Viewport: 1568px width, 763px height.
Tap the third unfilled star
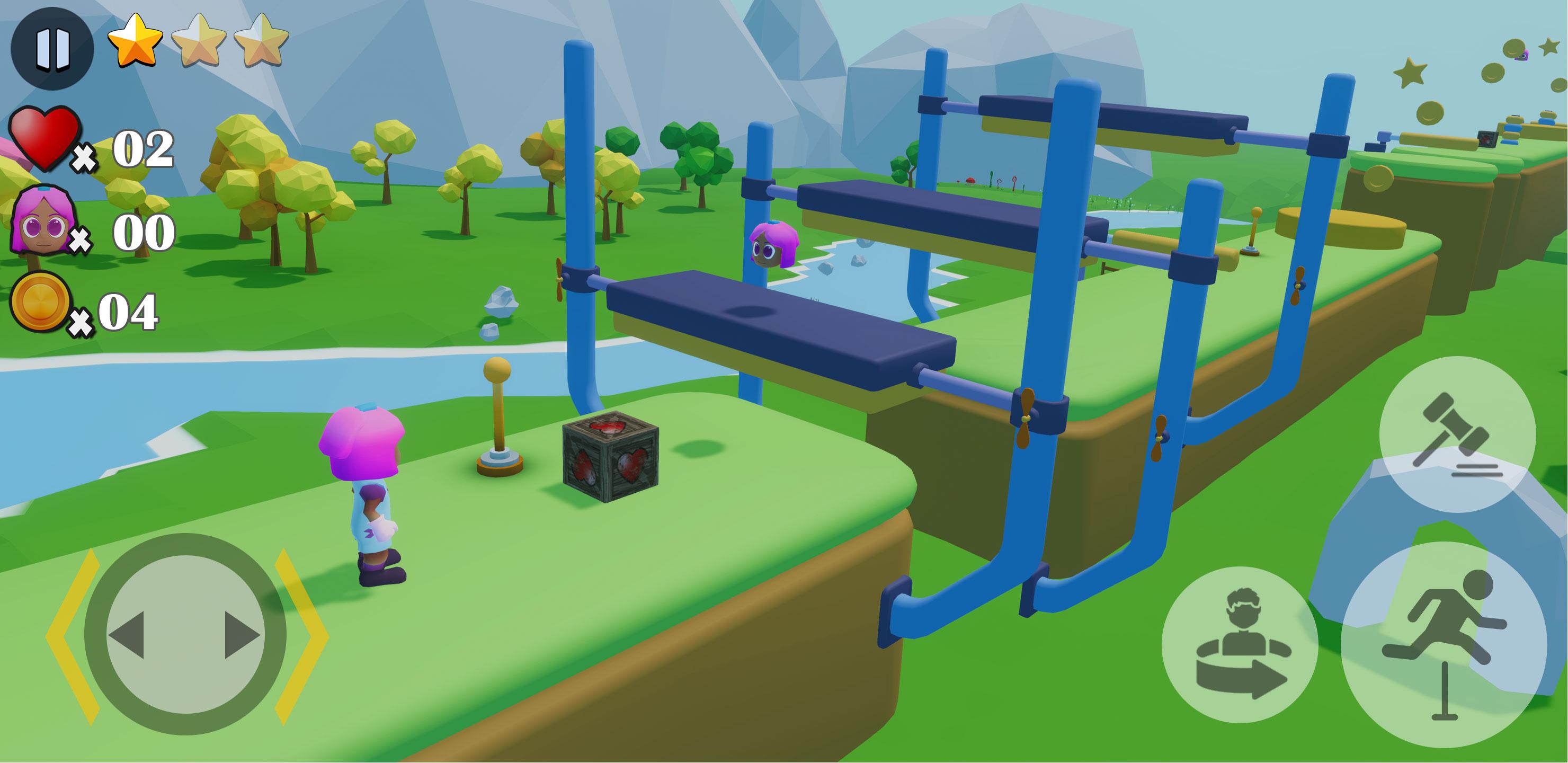(265, 42)
